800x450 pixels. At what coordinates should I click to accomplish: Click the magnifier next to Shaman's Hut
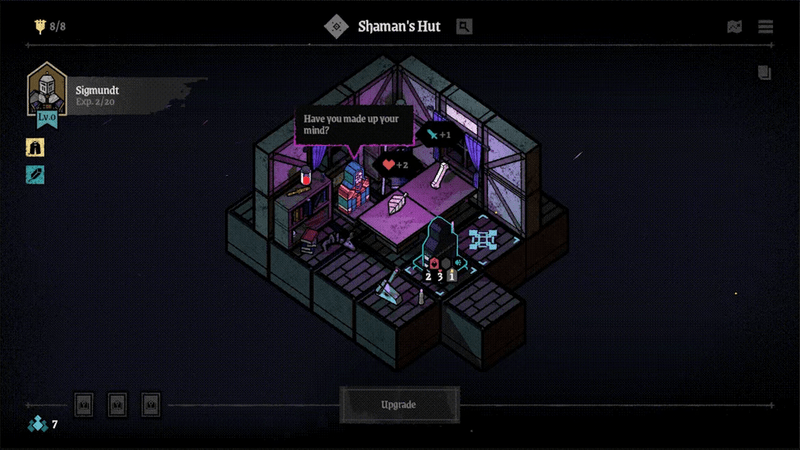click(x=464, y=27)
